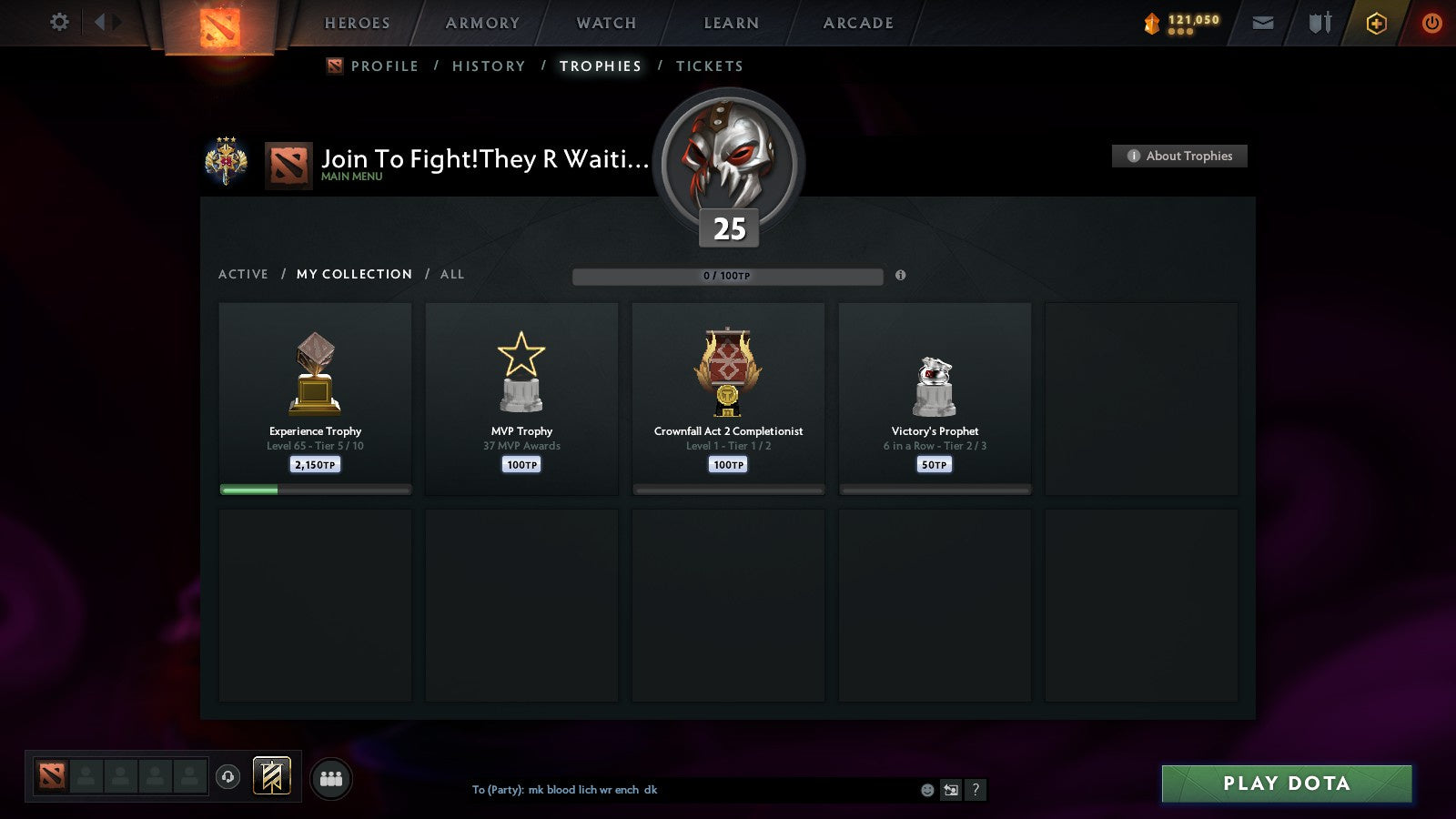1456x819 pixels.
Task: Click About Trophies
Action: point(1179,156)
